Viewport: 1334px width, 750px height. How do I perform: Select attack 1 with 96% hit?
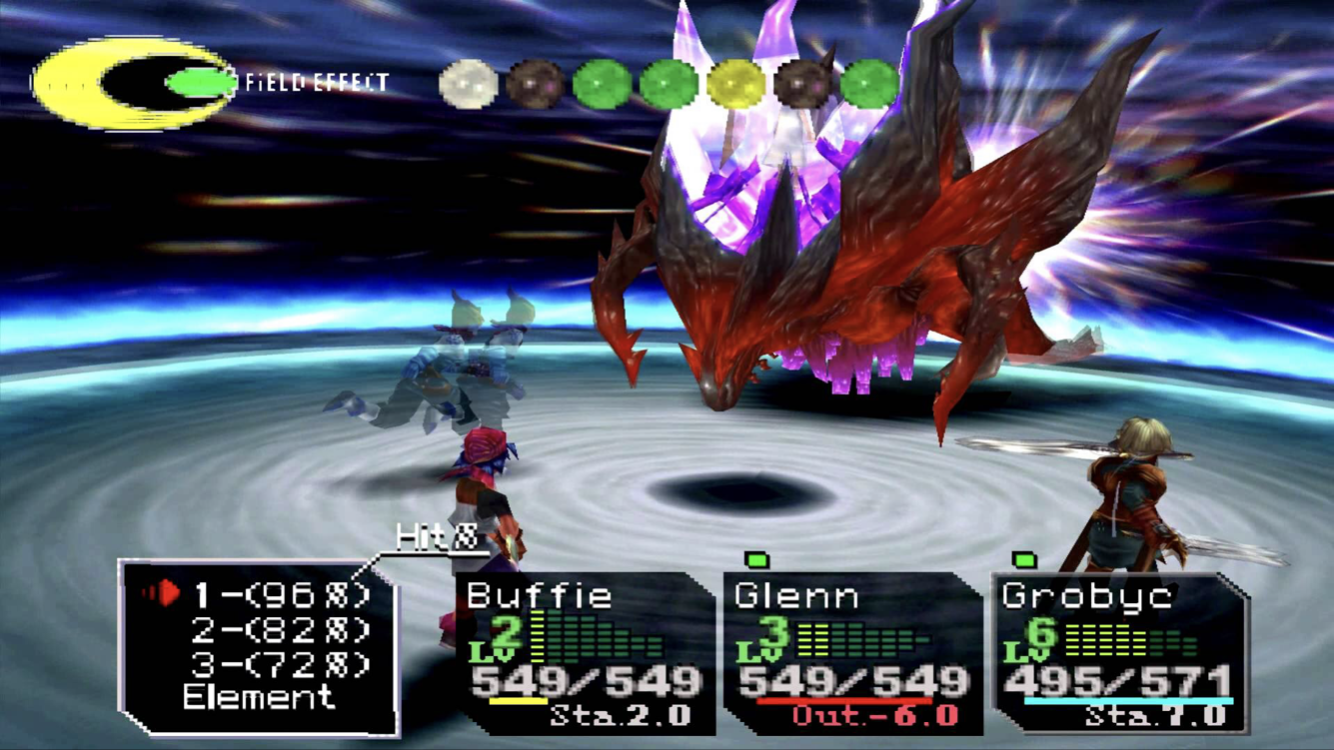[x=282, y=595]
